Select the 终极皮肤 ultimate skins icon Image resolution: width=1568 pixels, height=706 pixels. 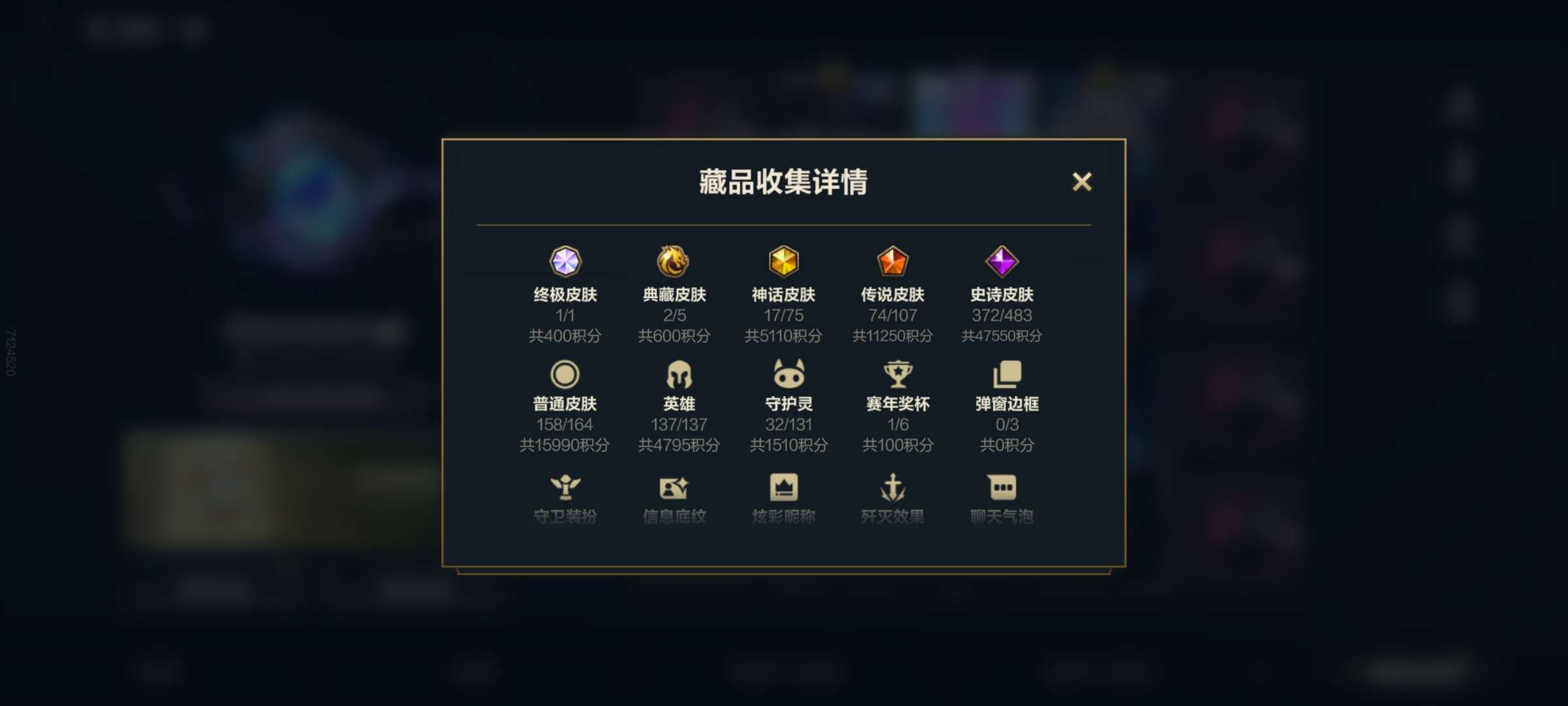pos(567,261)
